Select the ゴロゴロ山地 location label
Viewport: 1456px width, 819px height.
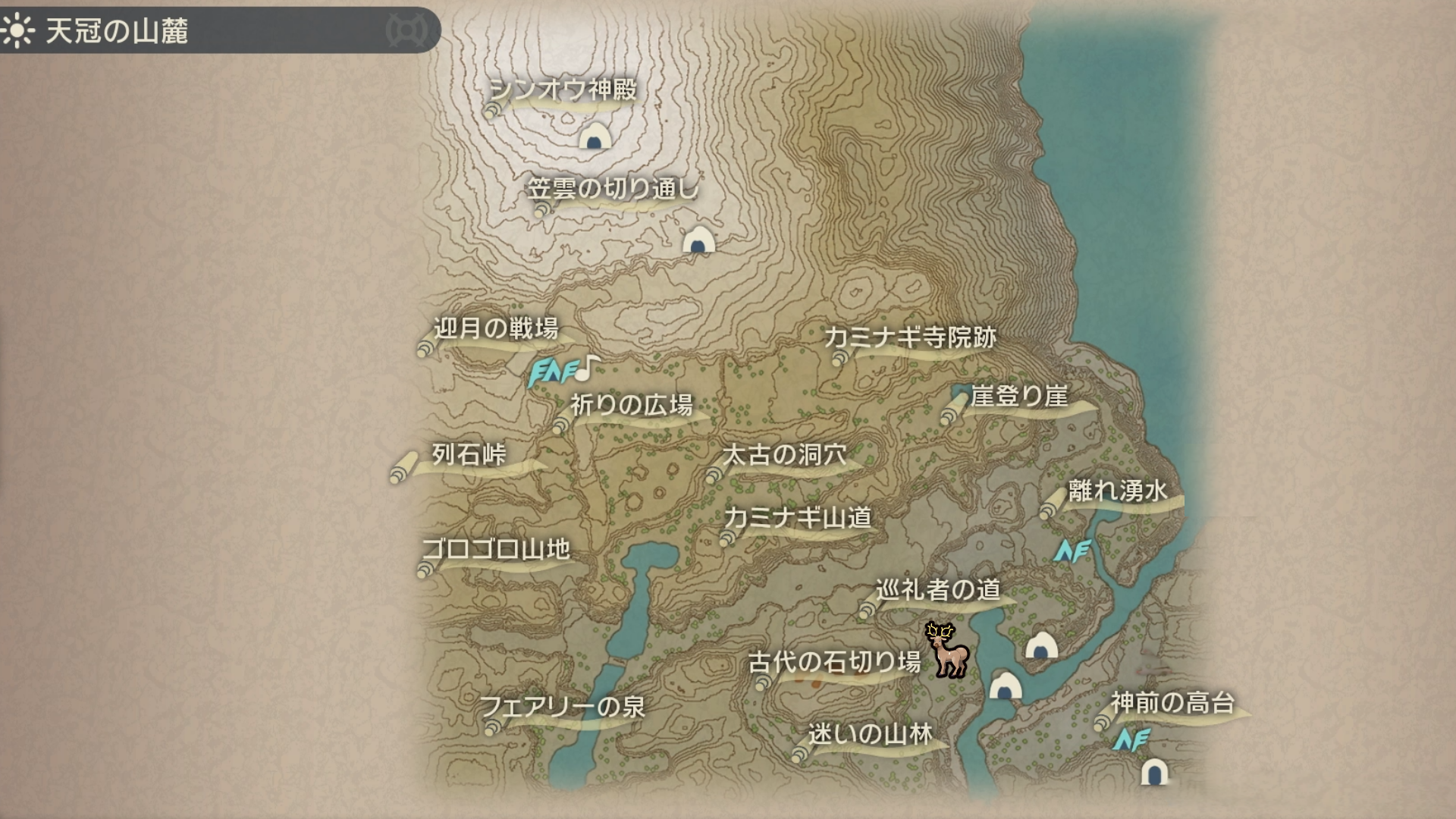point(496,549)
